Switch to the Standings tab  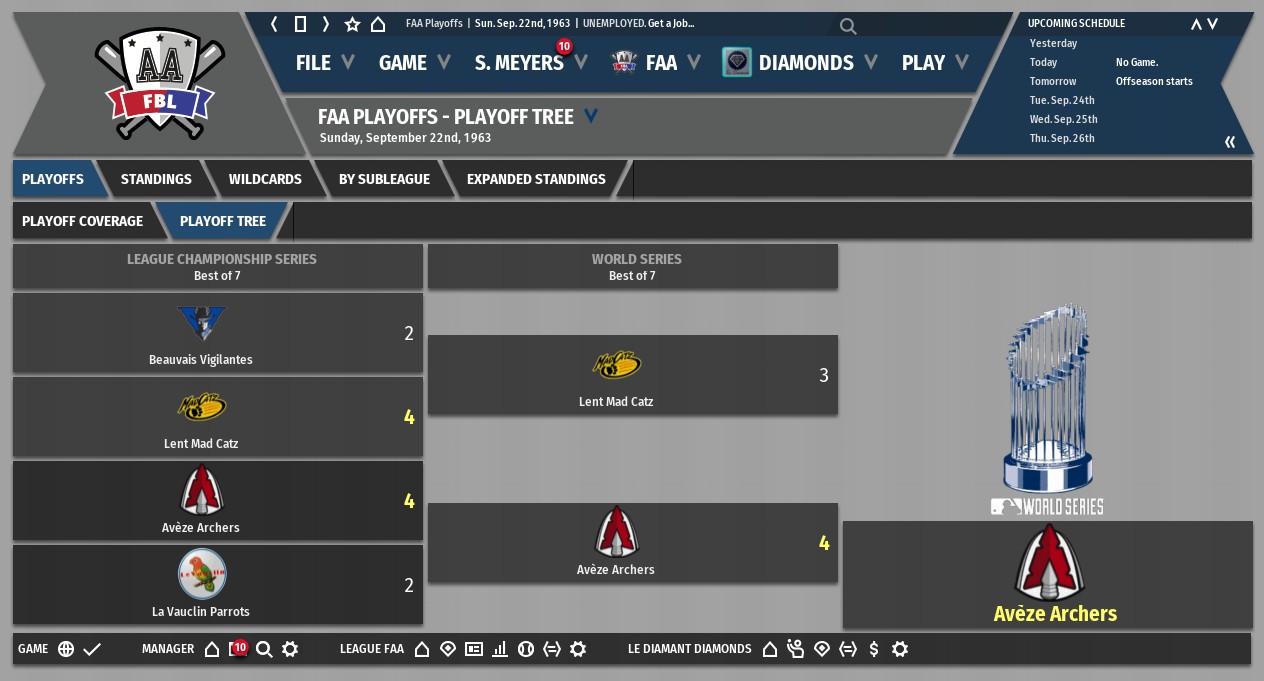click(156, 179)
